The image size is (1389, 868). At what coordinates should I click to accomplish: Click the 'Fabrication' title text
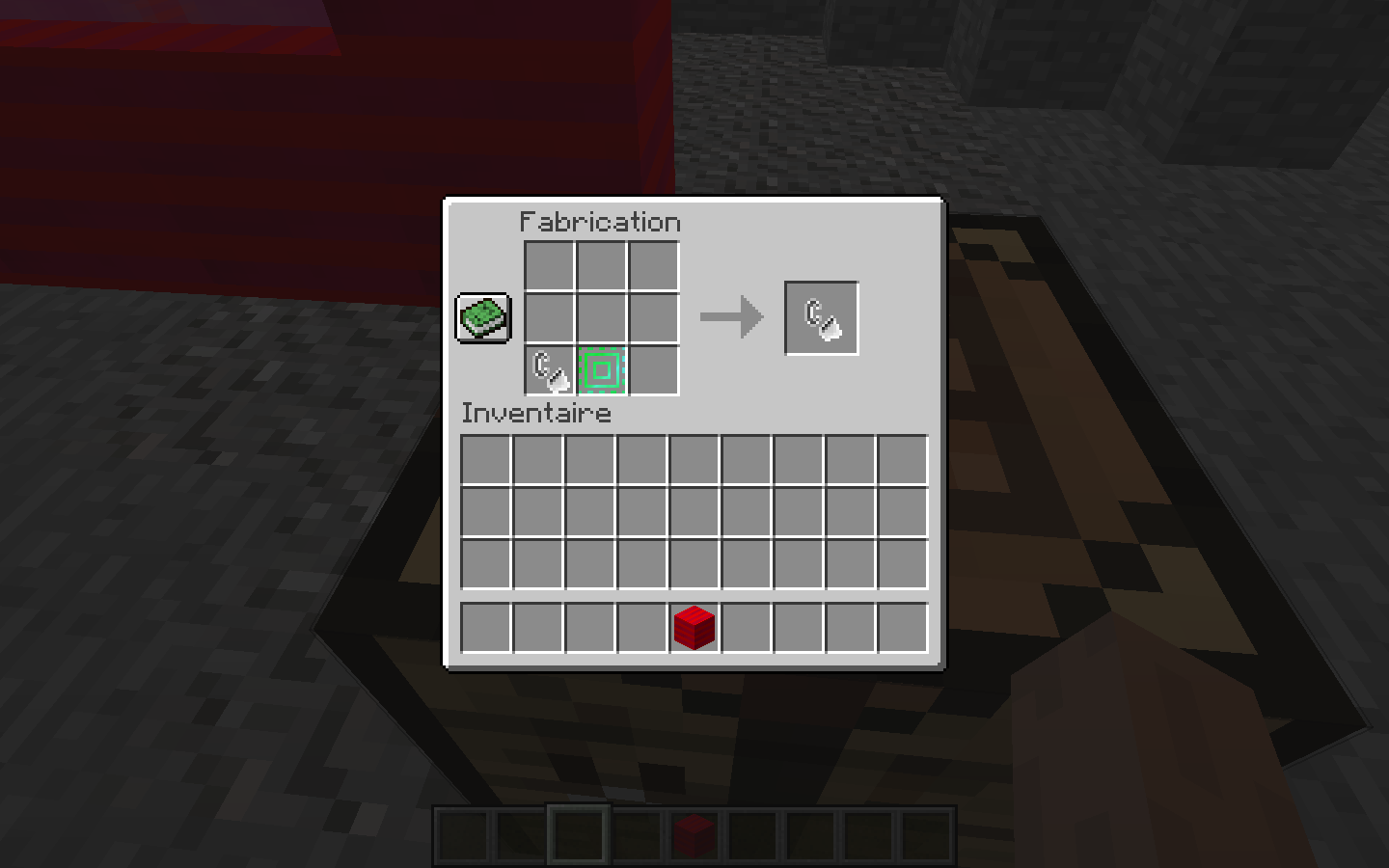pyautogui.click(x=599, y=222)
